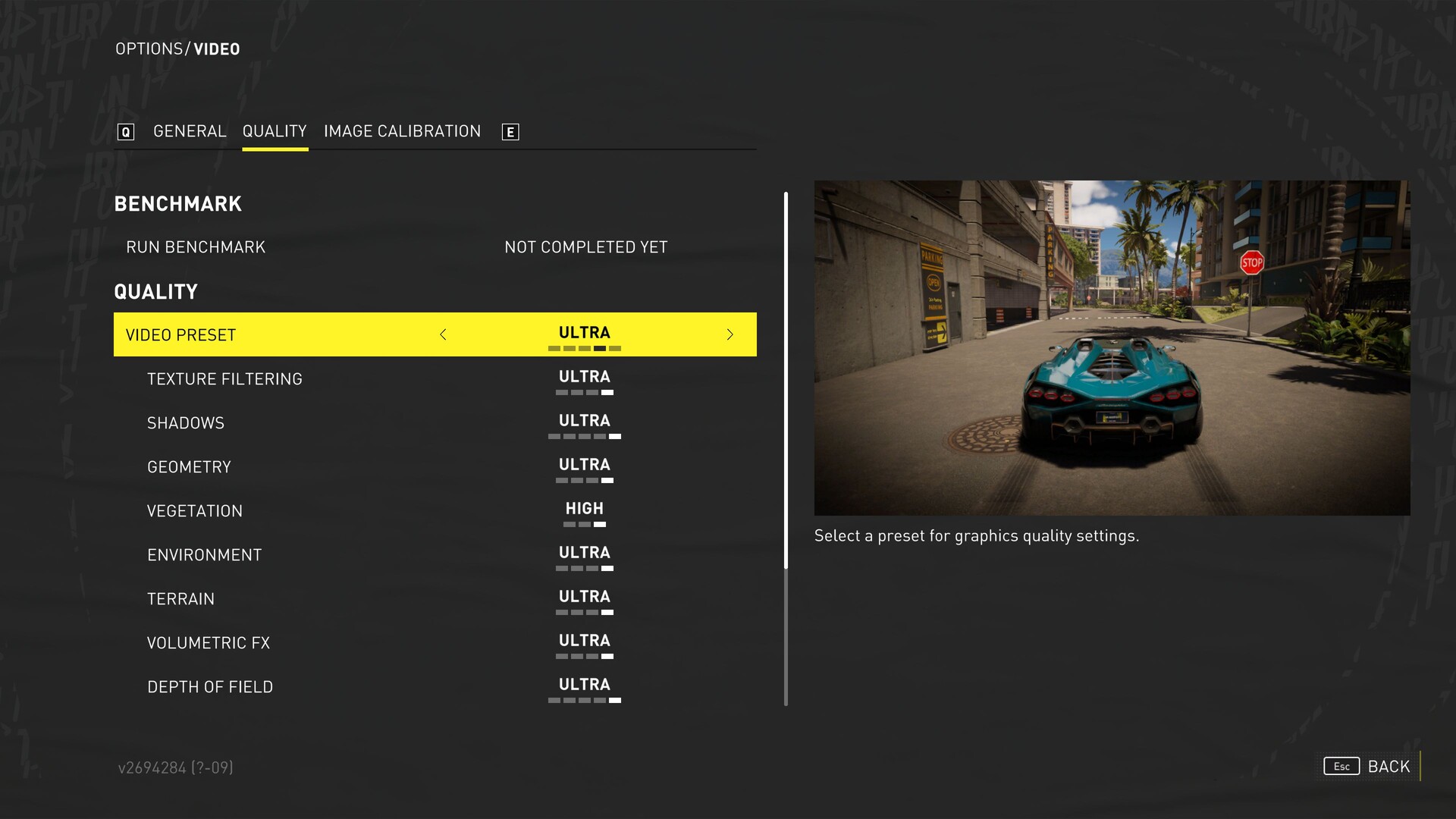Image resolution: width=1456 pixels, height=819 pixels.
Task: Click the left arrow on Video Preset
Action: (443, 334)
